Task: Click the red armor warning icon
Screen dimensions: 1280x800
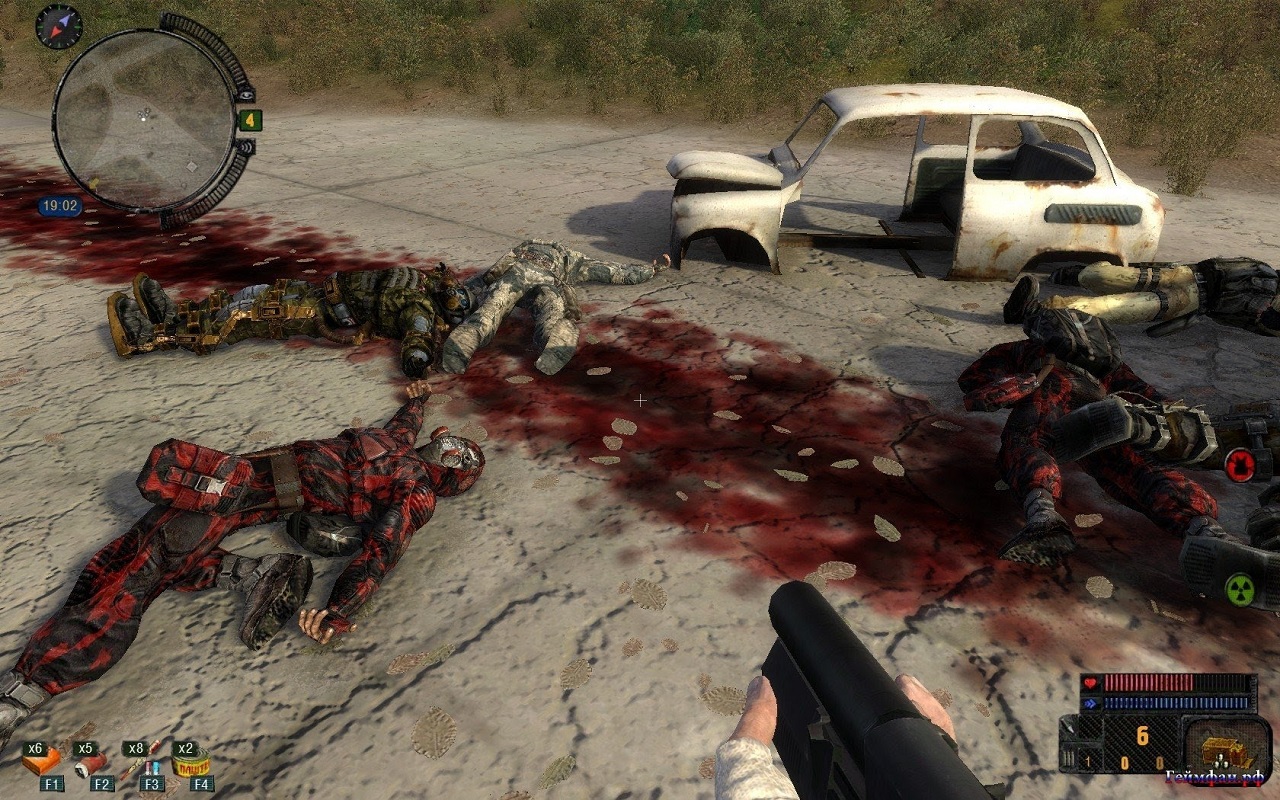Action: [1241, 465]
